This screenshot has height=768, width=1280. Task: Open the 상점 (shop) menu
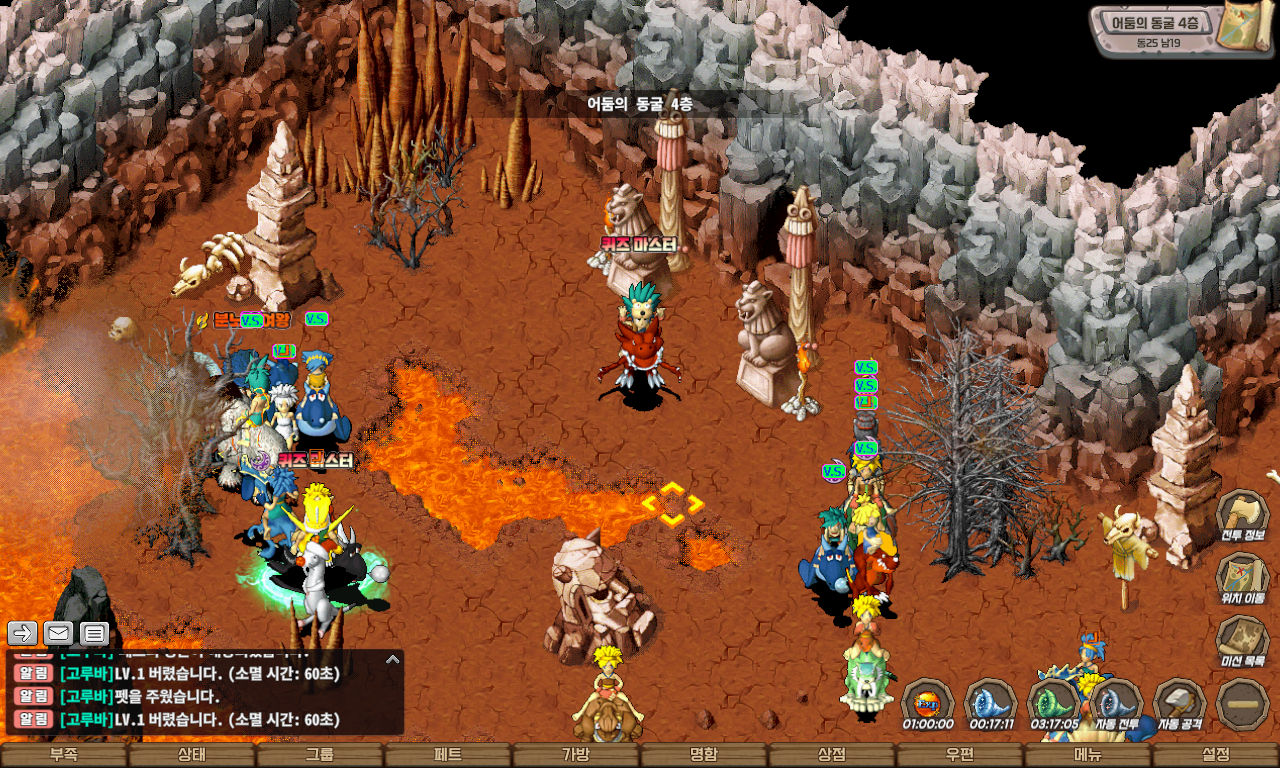click(x=832, y=755)
